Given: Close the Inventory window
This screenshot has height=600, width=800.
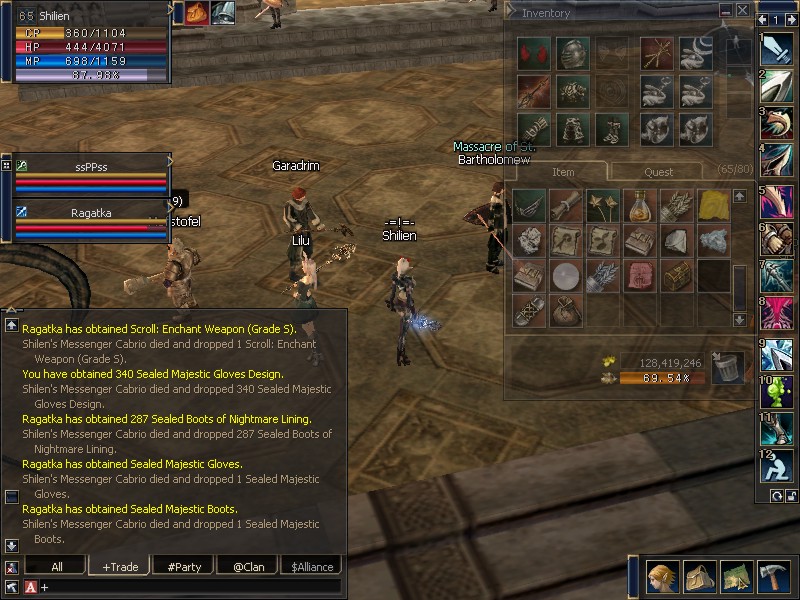Looking at the screenshot, I should (742, 10).
